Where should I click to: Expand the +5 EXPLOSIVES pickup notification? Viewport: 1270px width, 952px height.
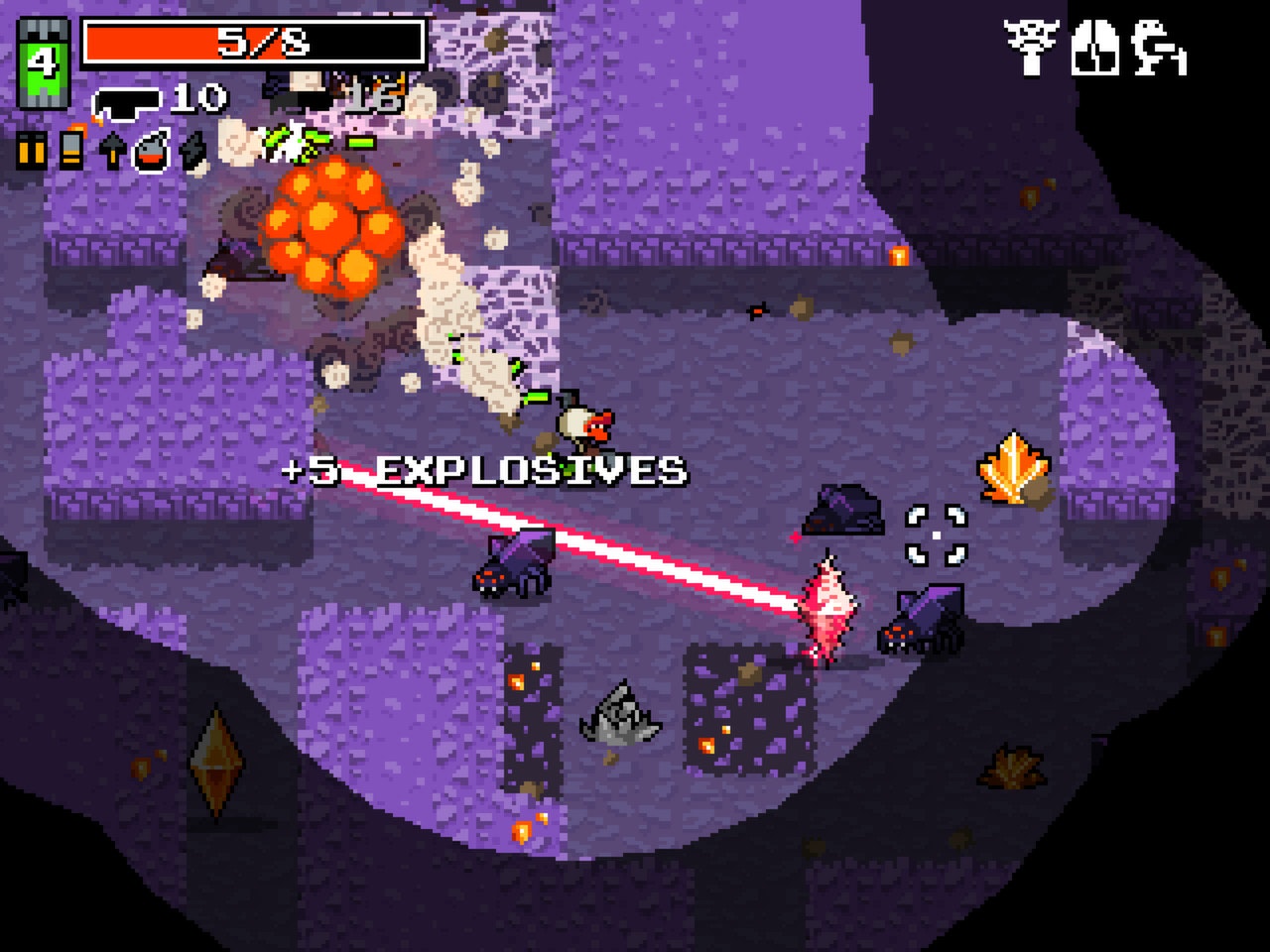pos(484,466)
